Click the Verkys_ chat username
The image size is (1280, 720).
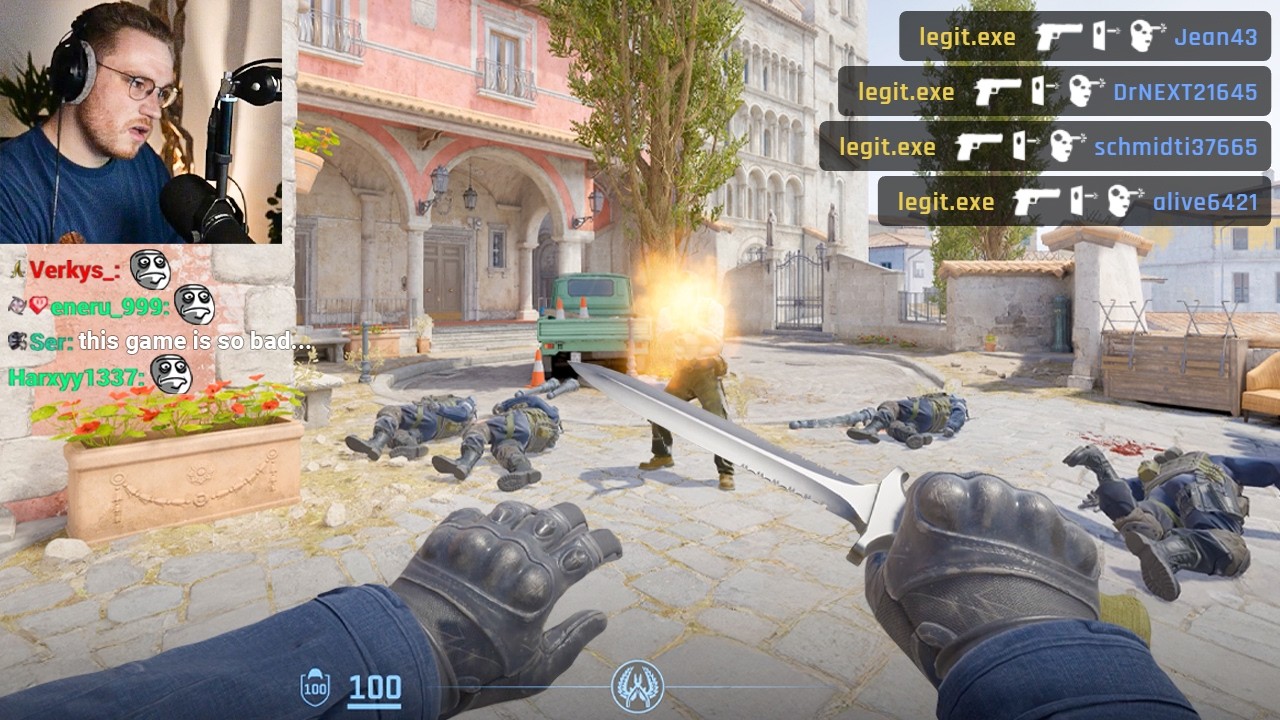75,270
